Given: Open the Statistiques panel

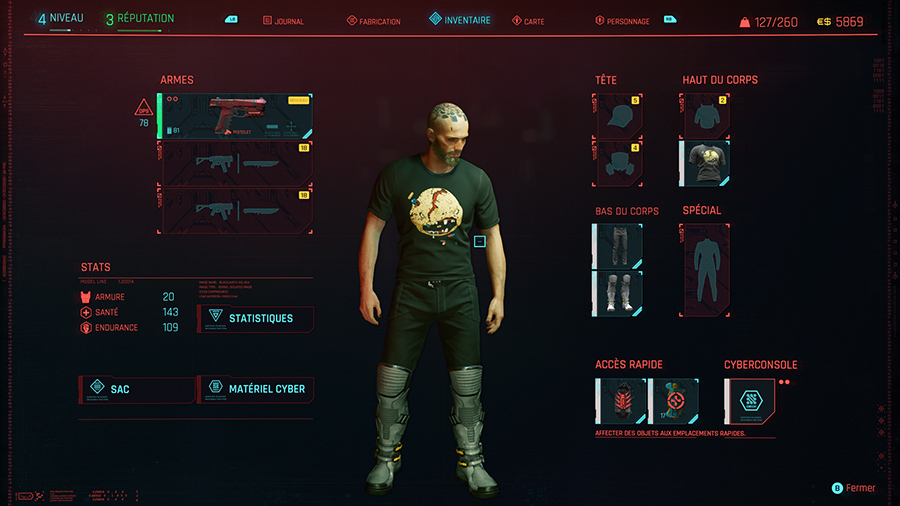Looking at the screenshot, I should click(x=256, y=319).
